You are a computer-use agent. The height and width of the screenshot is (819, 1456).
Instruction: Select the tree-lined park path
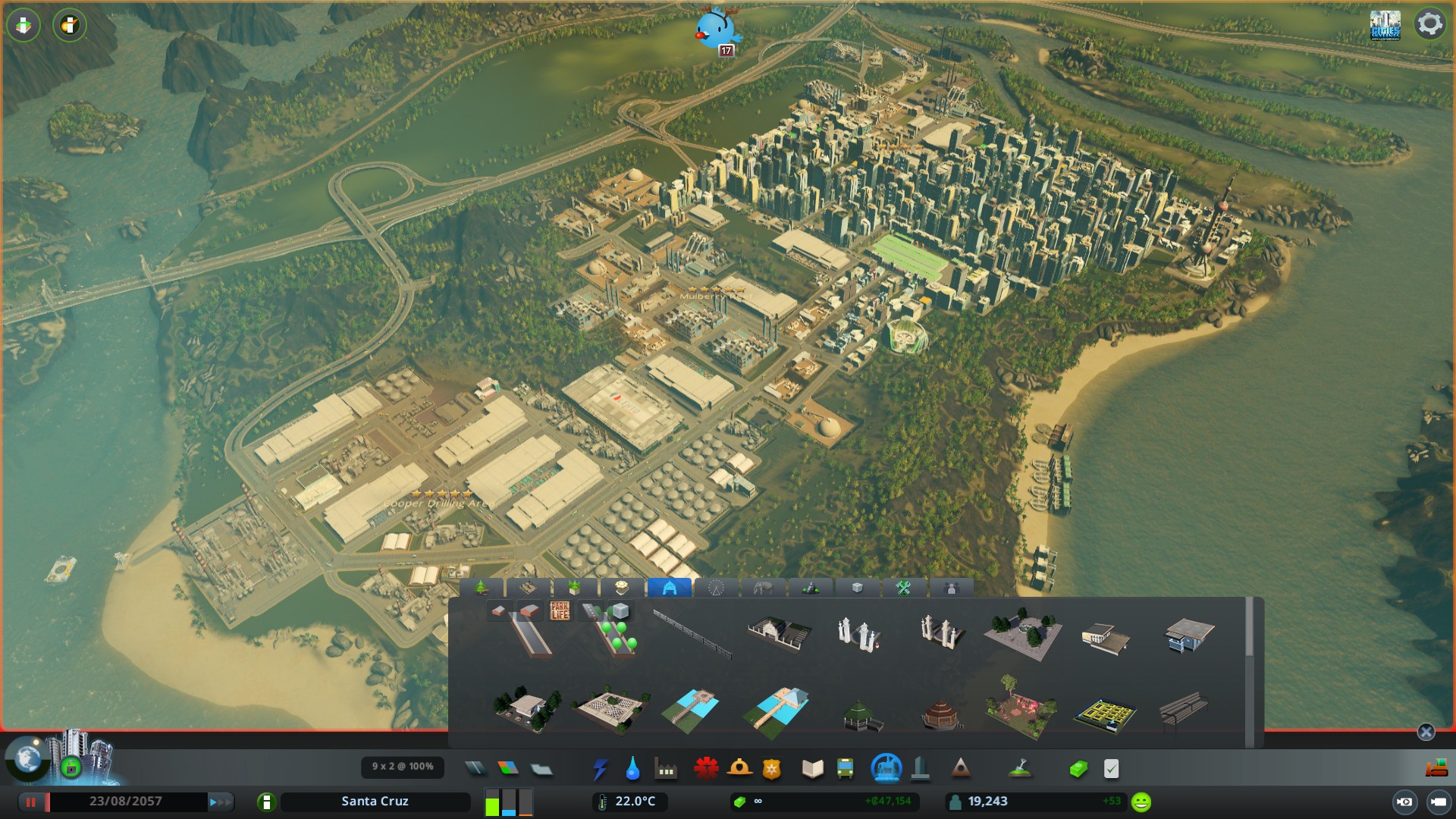point(620,637)
